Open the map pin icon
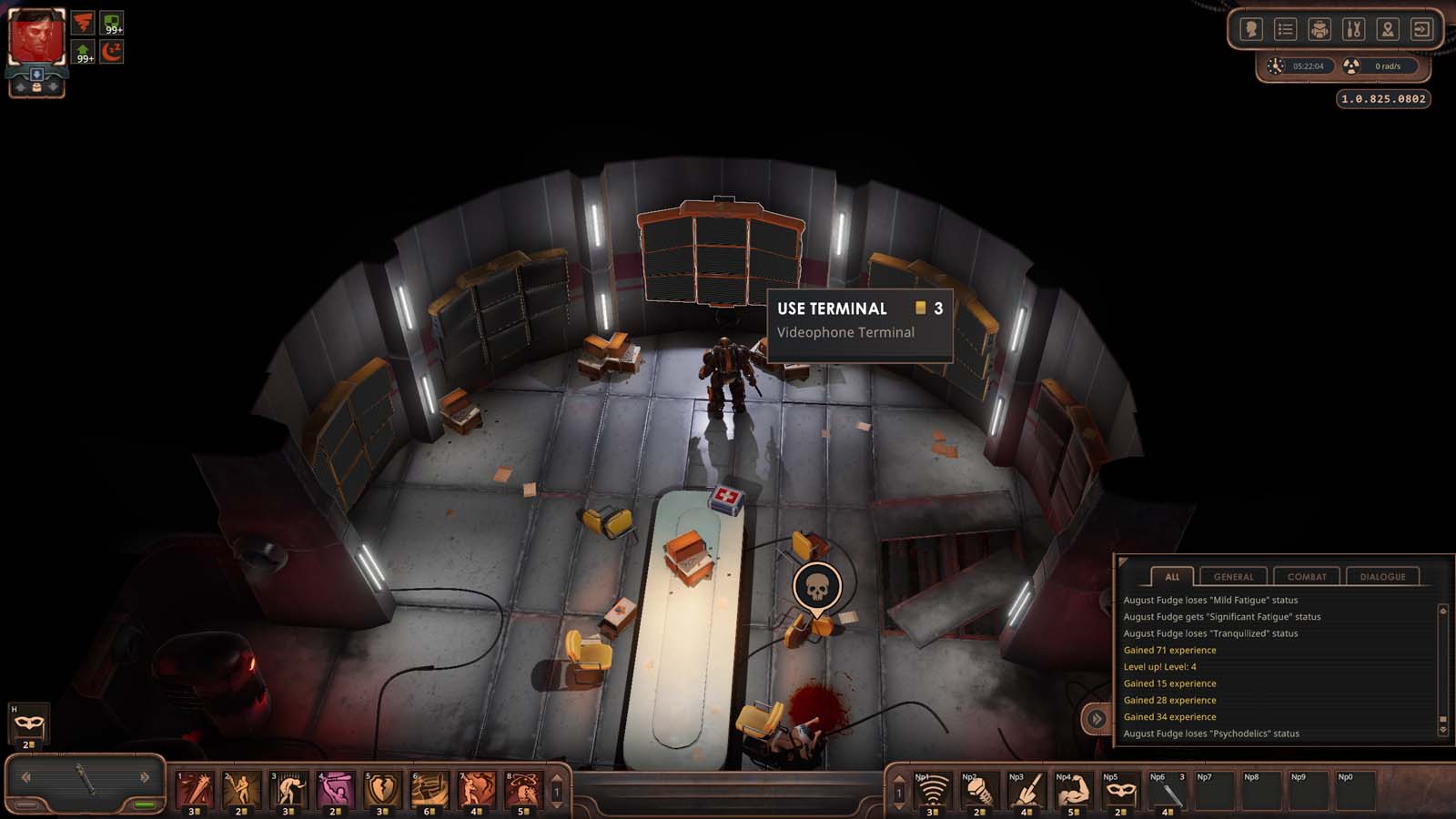 tap(1389, 28)
